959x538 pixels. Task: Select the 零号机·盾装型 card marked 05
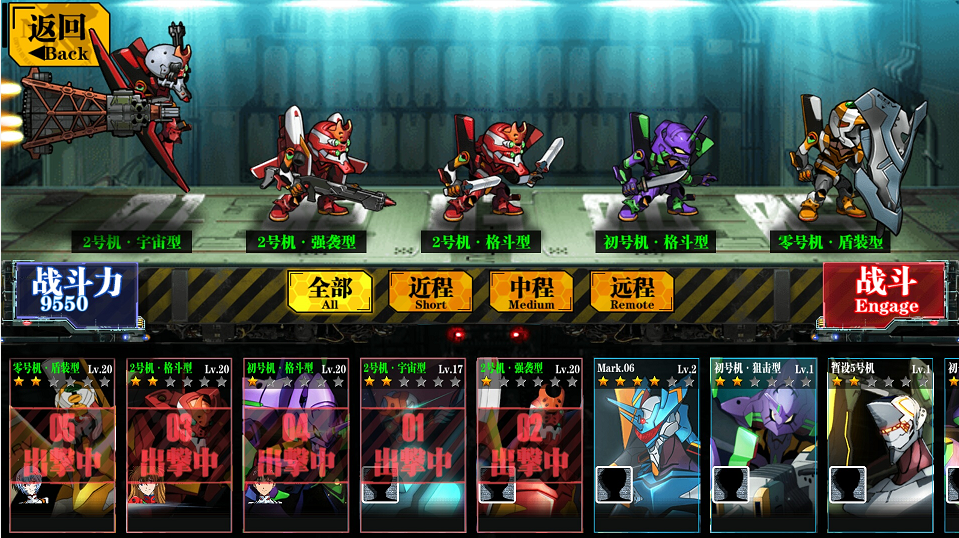point(62,445)
